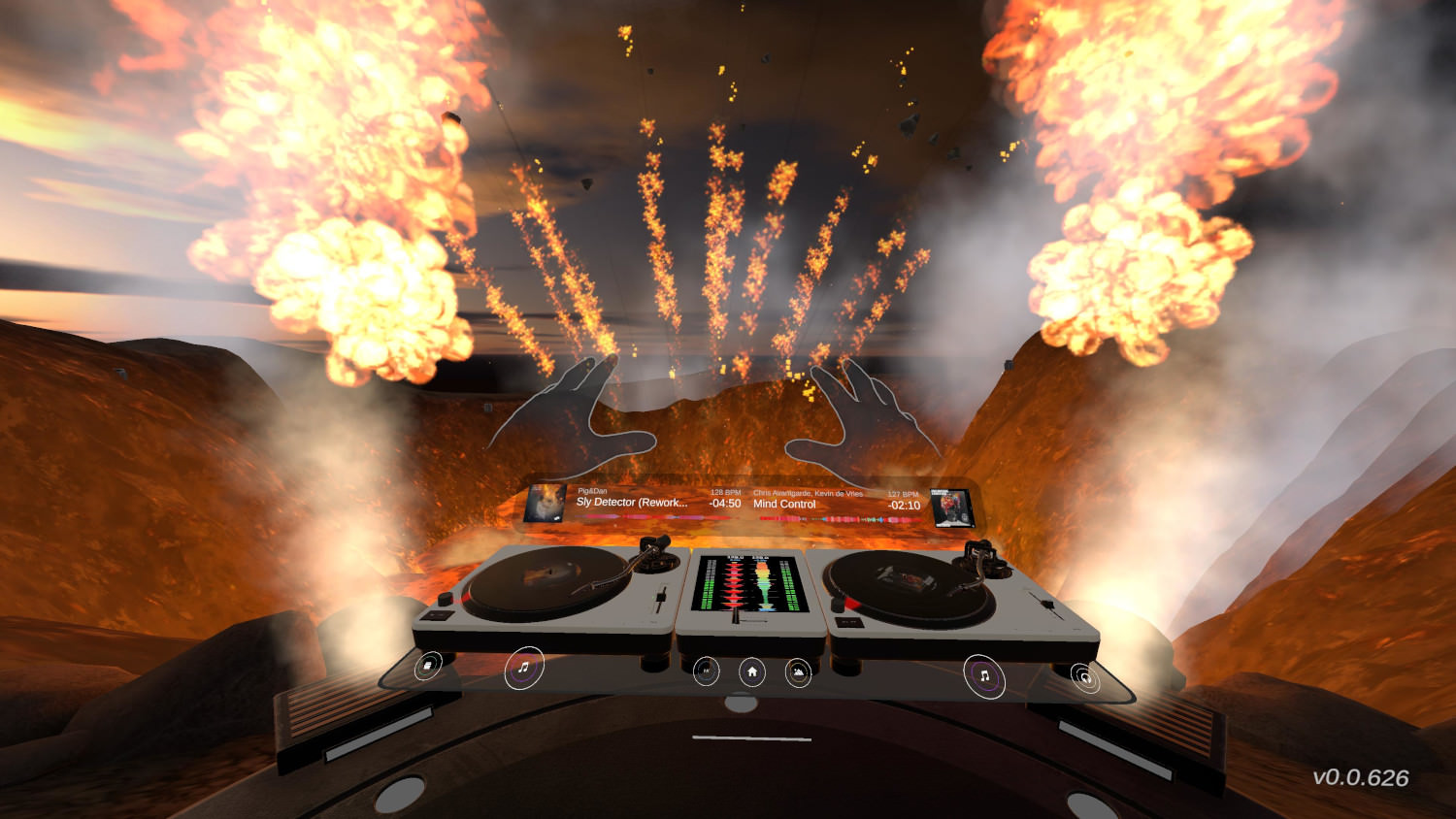
Task: Click the left turntable's pitch fader
Action: 660,599
